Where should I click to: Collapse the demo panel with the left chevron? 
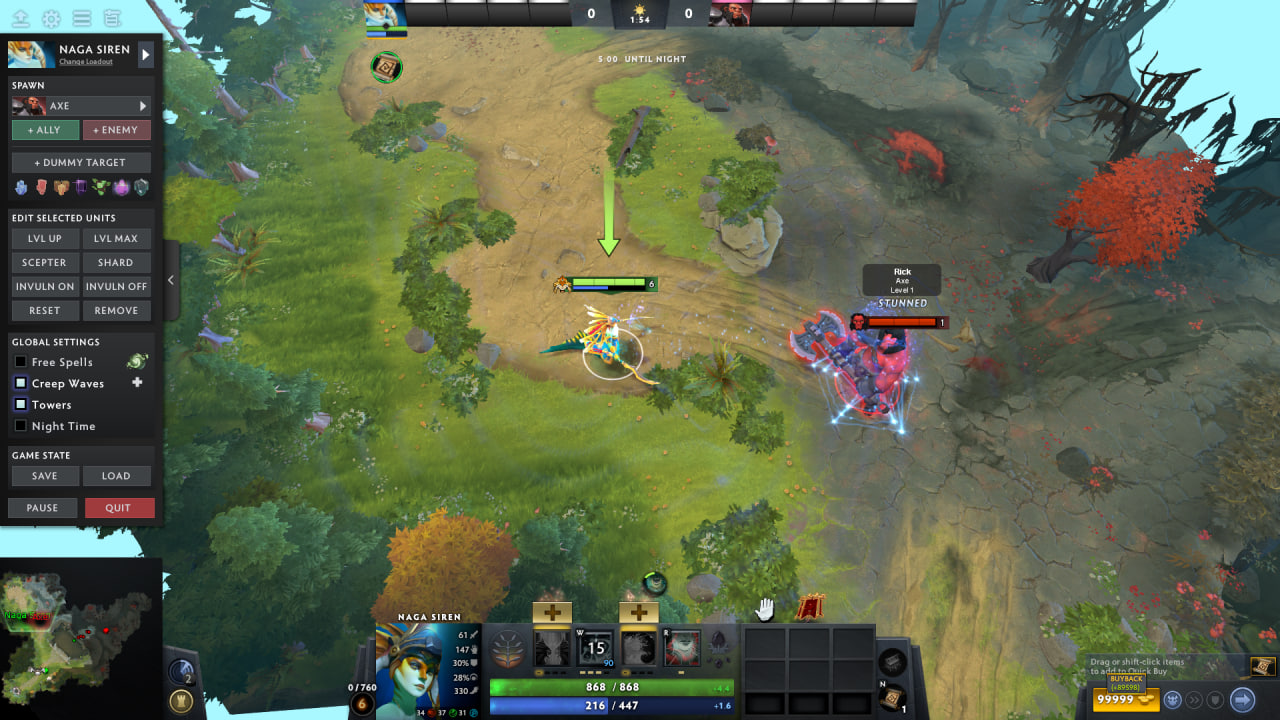point(171,280)
